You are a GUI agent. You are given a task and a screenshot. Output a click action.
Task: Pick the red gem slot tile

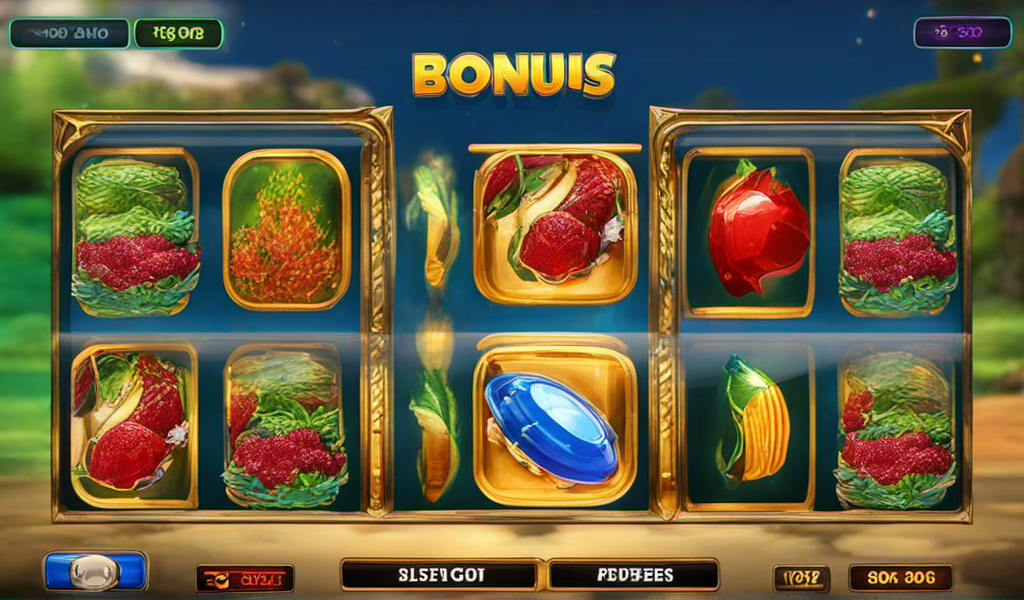tap(757, 232)
